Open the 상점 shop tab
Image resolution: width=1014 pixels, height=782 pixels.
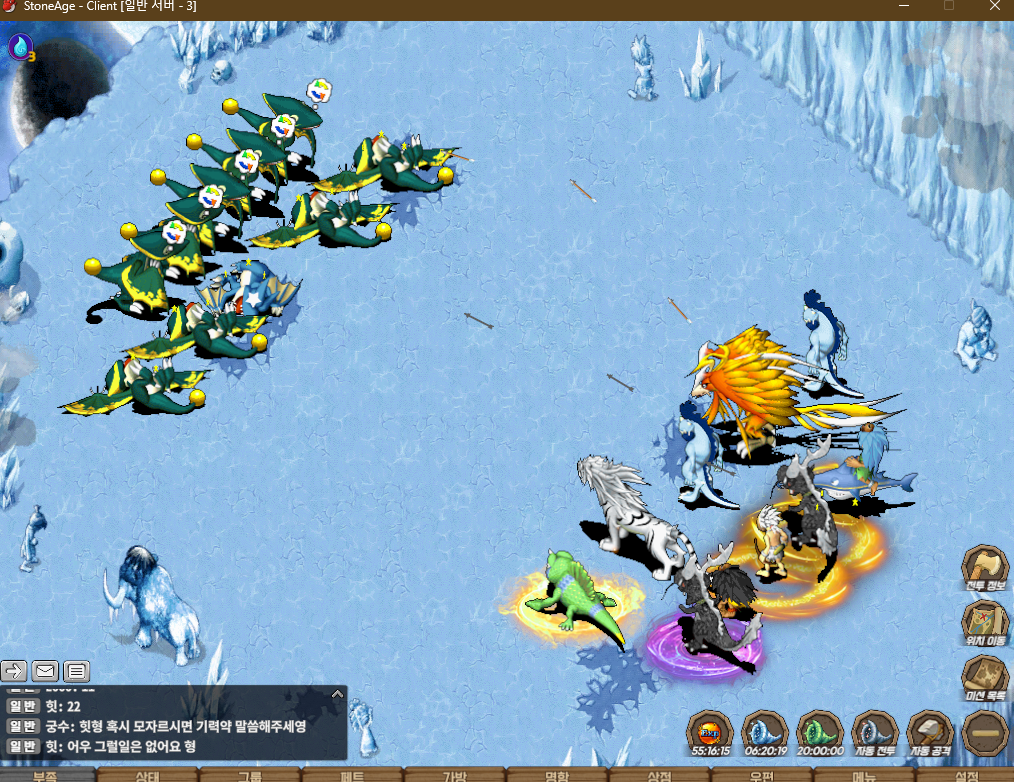point(659,775)
